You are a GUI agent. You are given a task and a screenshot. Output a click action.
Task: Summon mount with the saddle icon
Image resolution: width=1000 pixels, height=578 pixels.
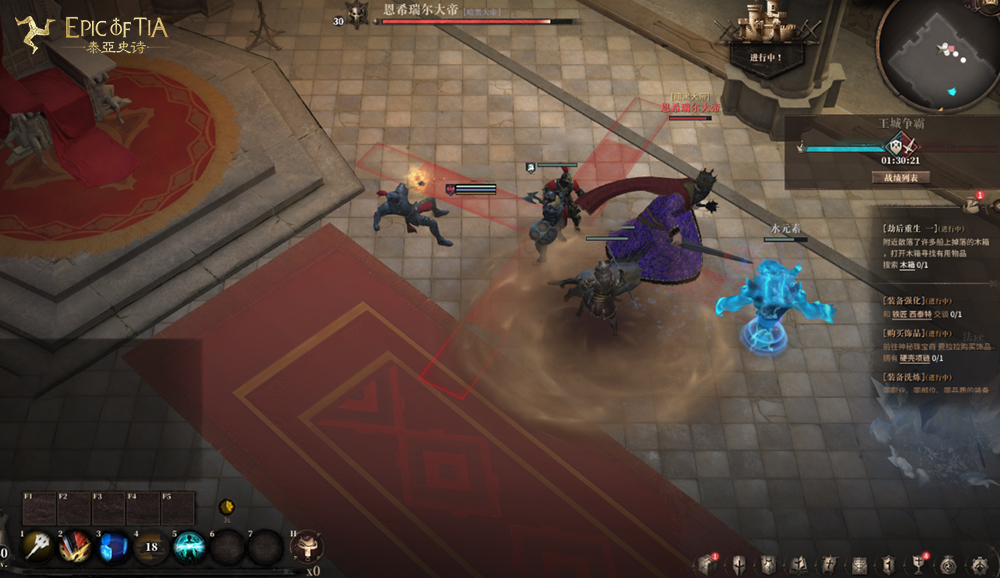click(x=306, y=546)
